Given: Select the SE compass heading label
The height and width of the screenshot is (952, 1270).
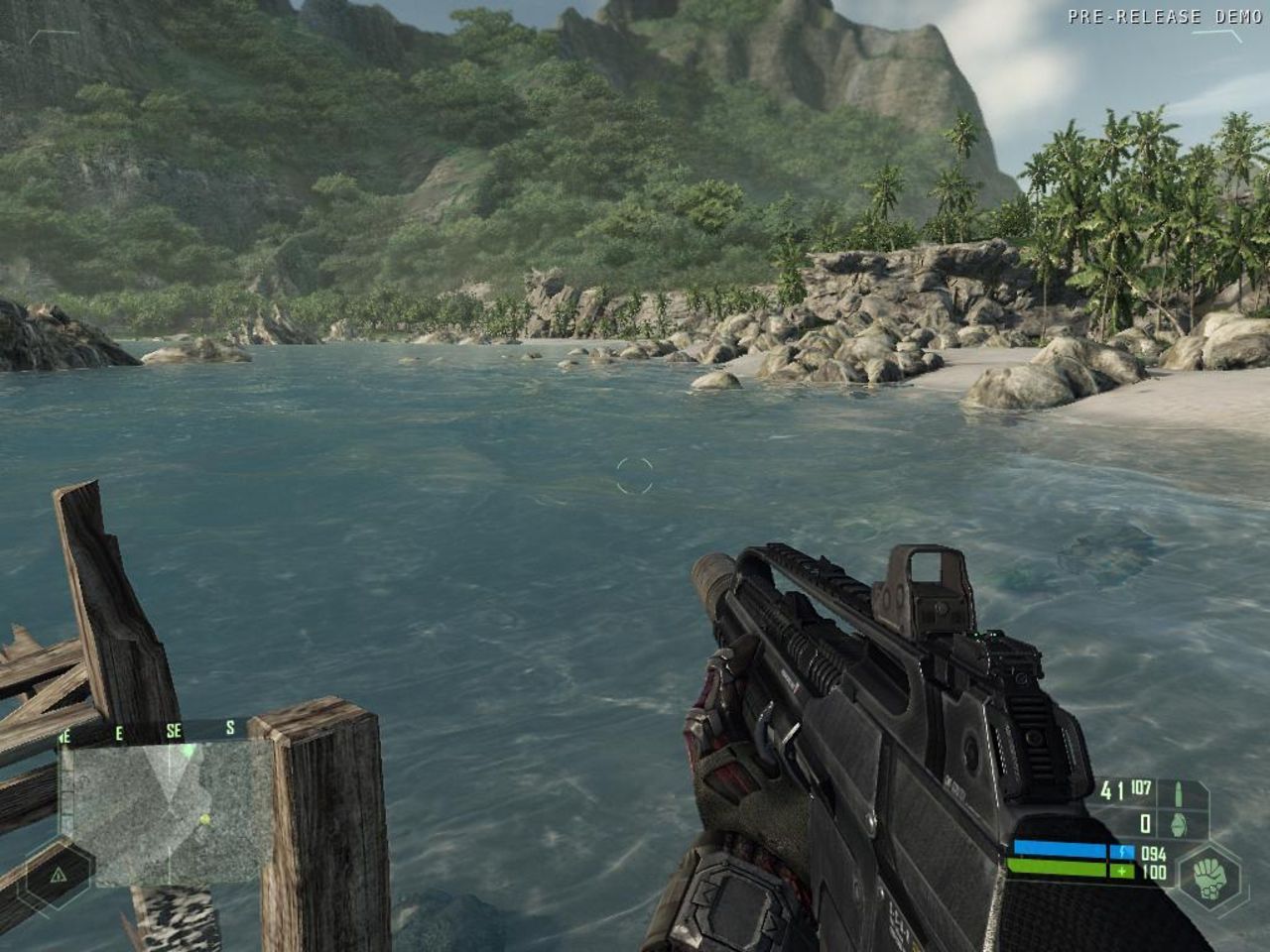Looking at the screenshot, I should [x=175, y=728].
